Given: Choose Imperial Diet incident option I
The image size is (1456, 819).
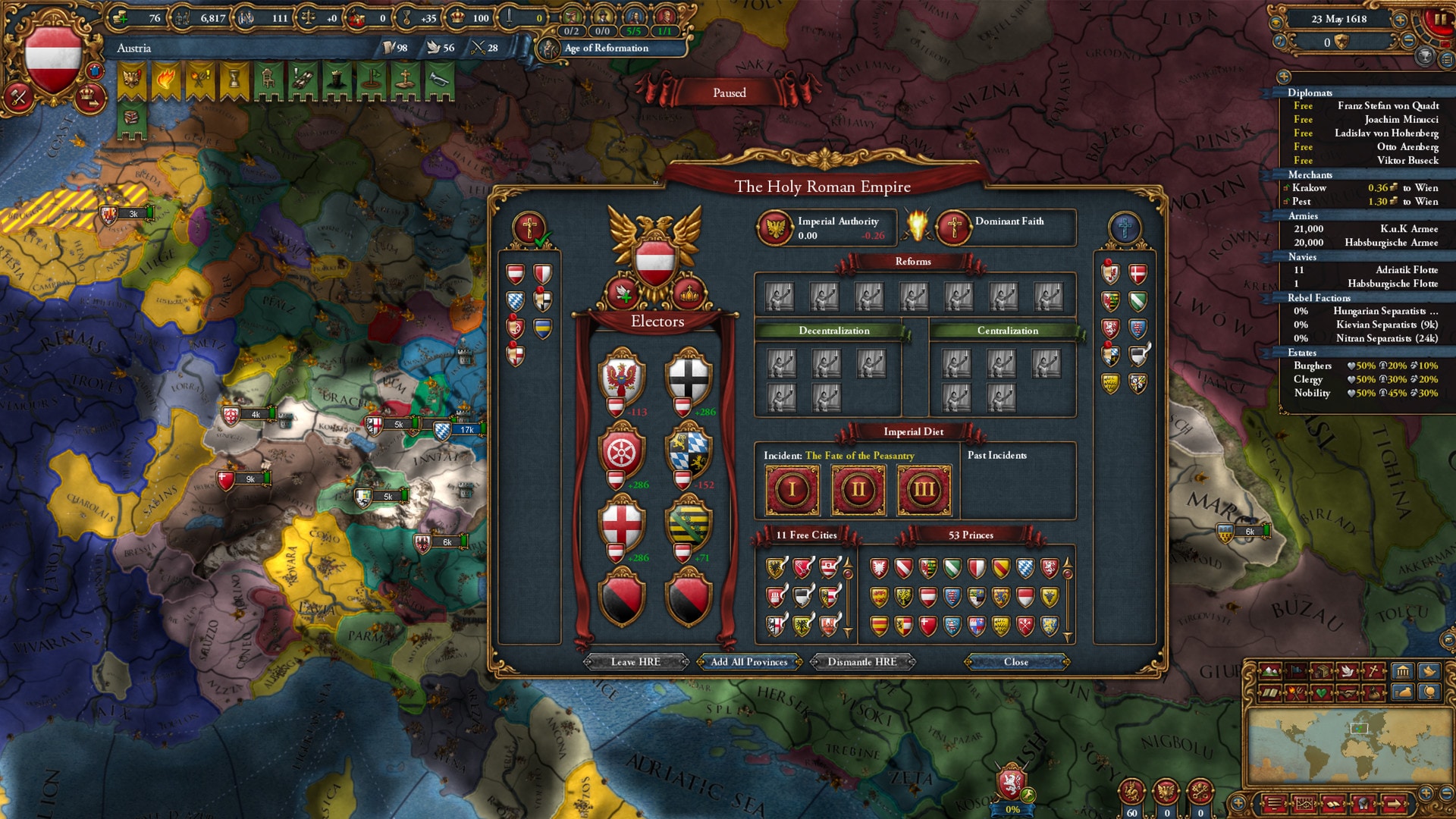Looking at the screenshot, I should 792,490.
